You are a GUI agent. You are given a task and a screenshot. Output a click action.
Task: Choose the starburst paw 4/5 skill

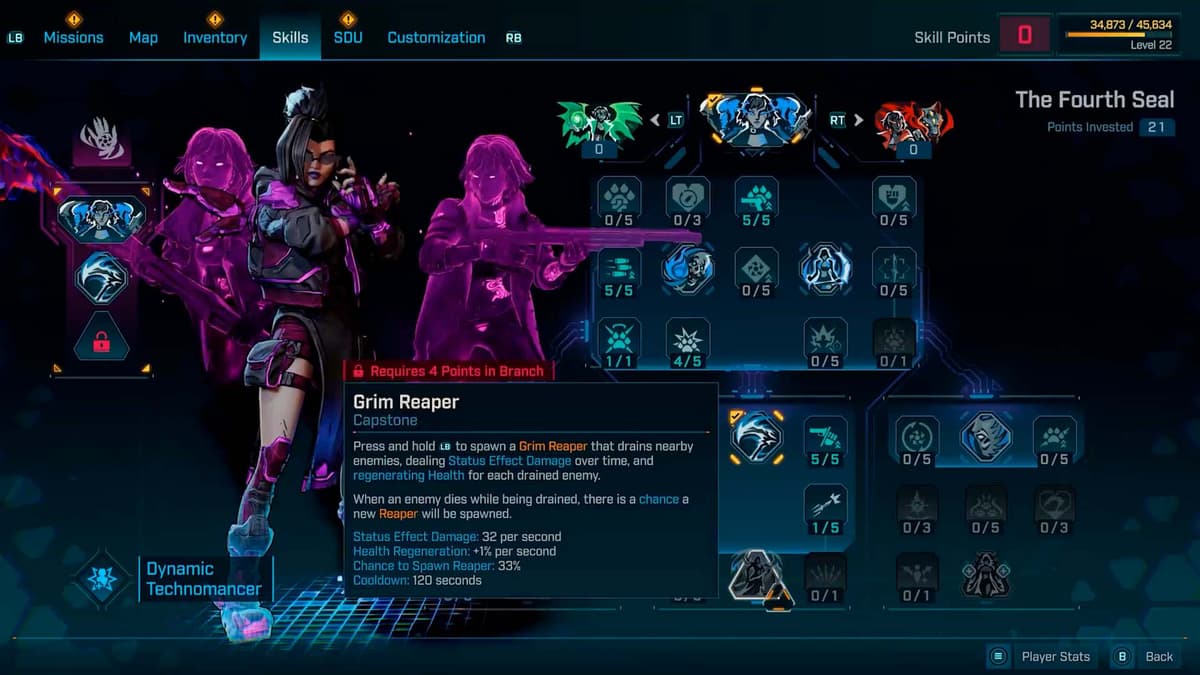[687, 342]
